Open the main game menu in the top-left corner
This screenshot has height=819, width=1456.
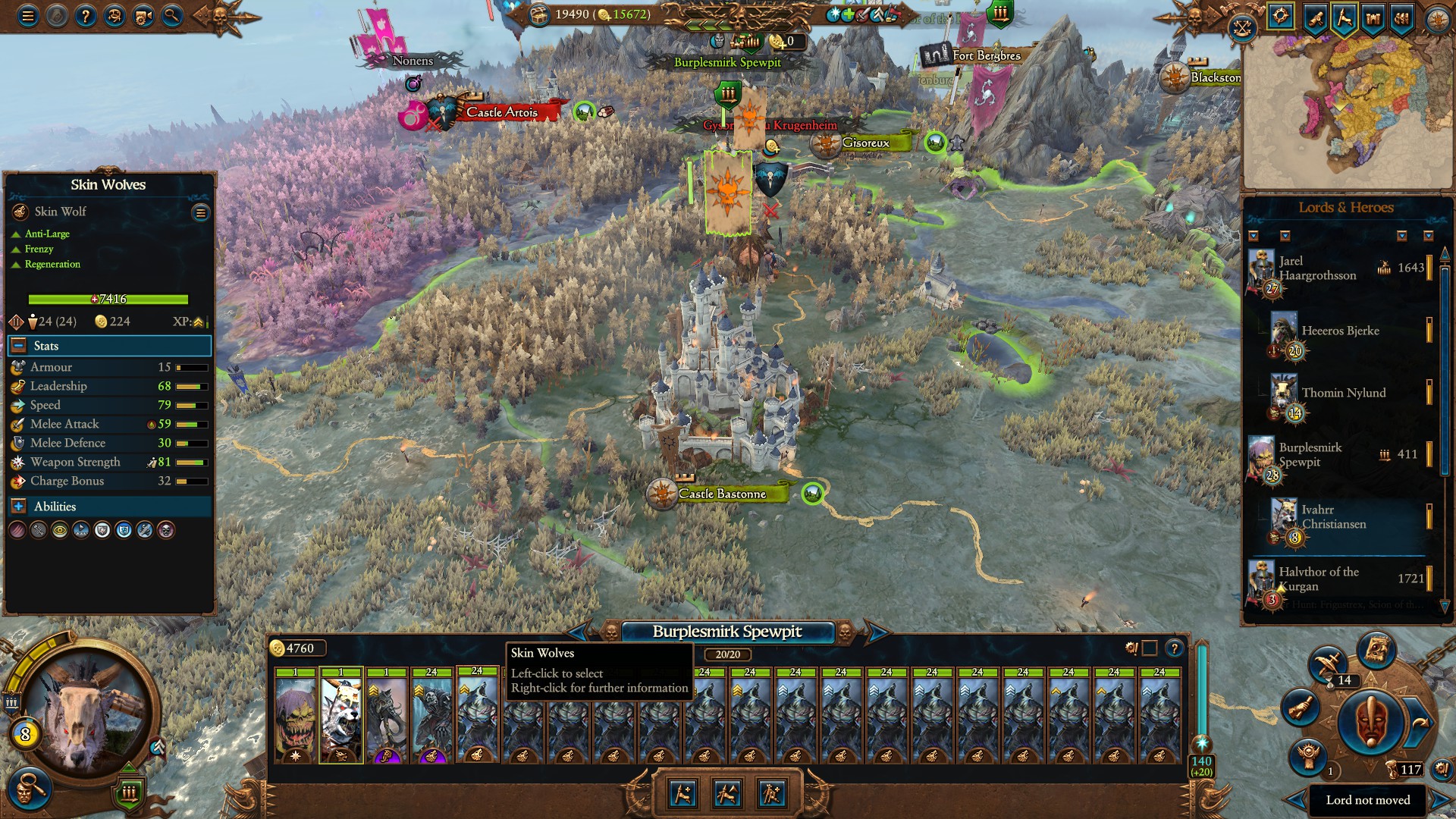[27, 17]
